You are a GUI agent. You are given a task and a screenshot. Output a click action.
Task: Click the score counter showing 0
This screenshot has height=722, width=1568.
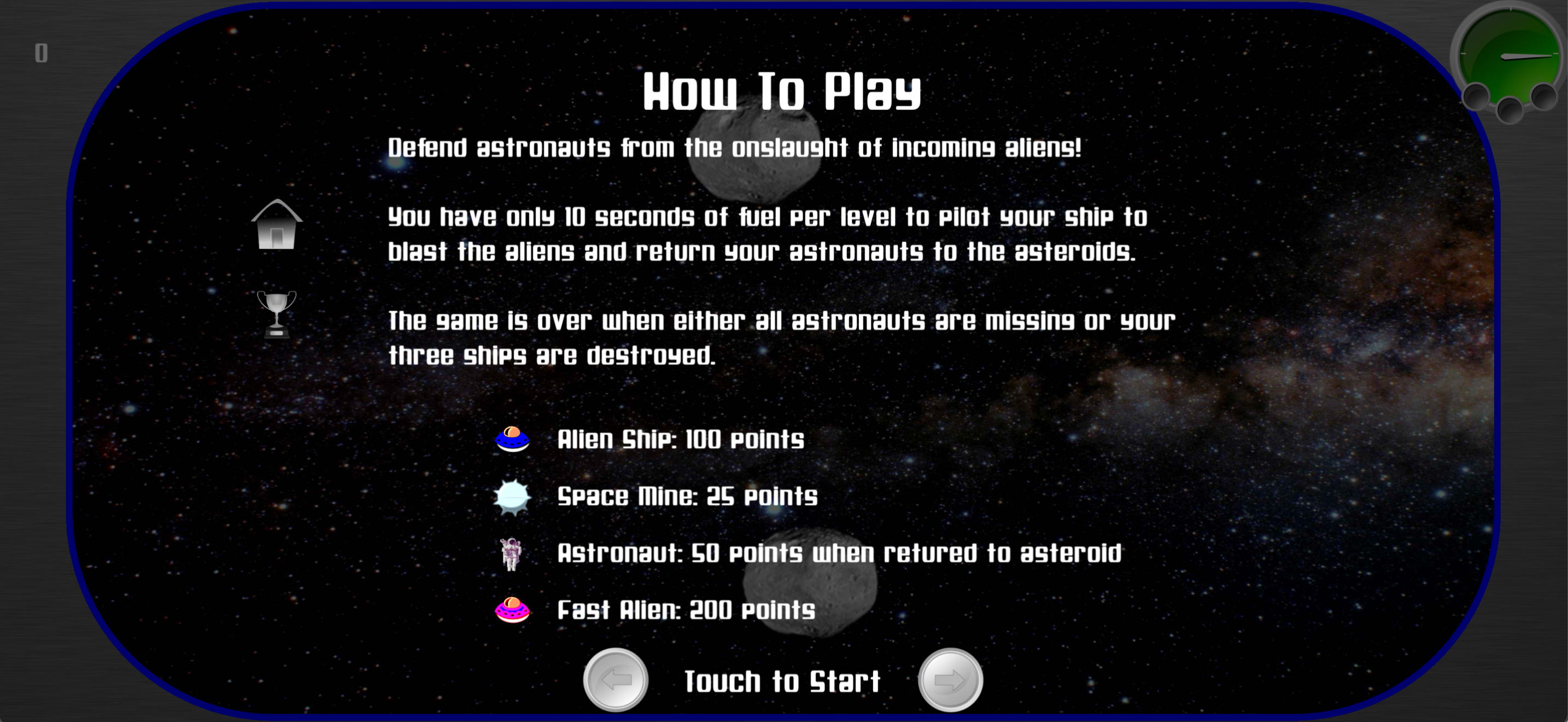tap(41, 53)
